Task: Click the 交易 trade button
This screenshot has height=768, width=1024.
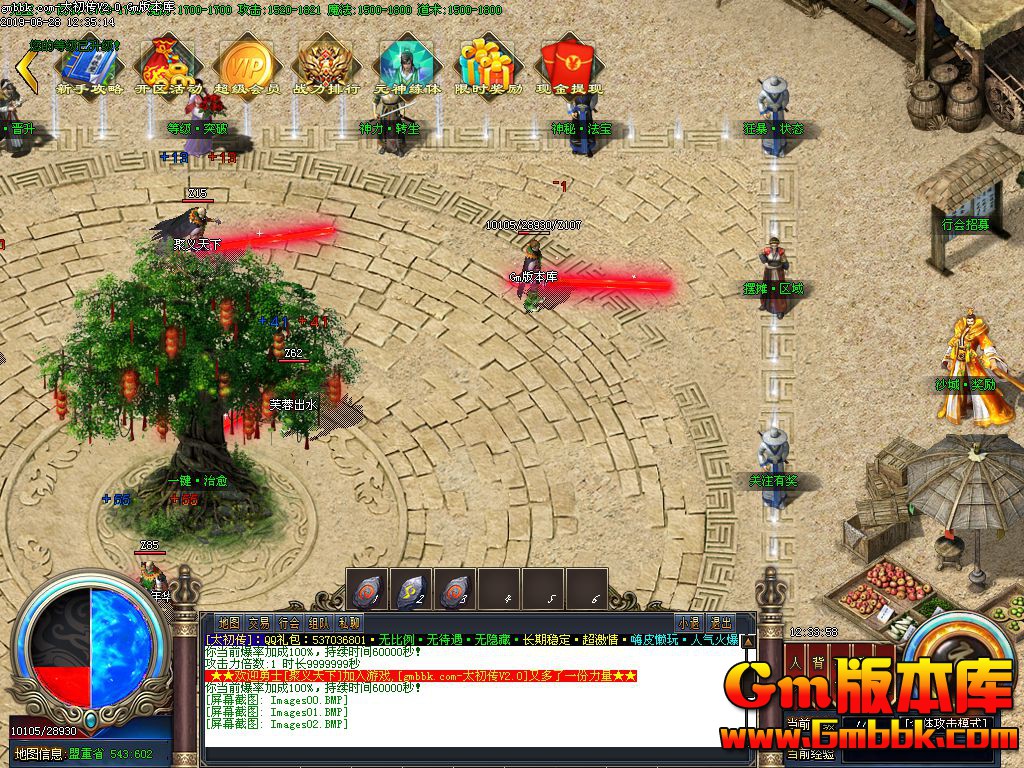Action: coord(259,622)
